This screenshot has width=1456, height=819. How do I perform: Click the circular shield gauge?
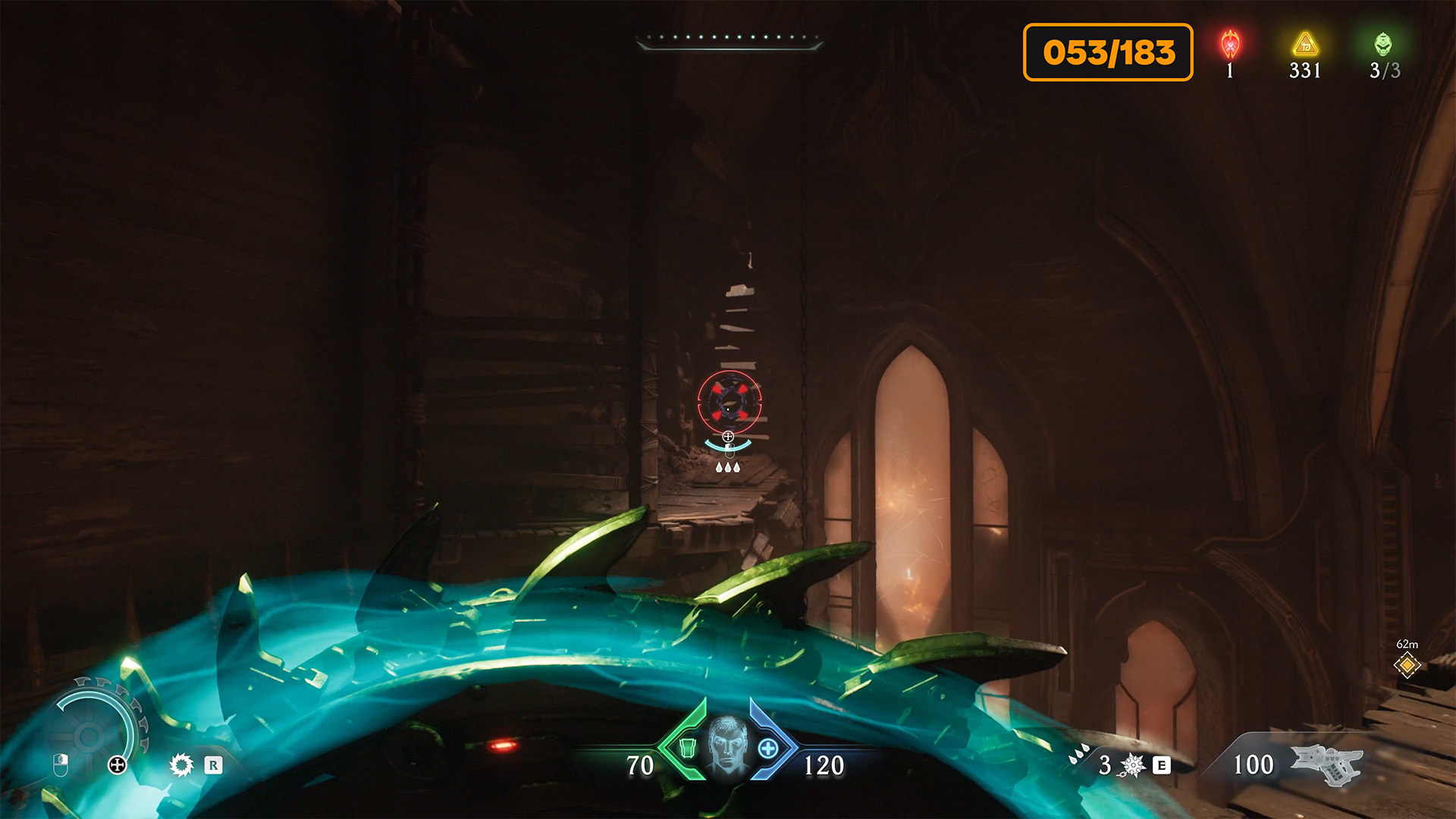(x=91, y=734)
